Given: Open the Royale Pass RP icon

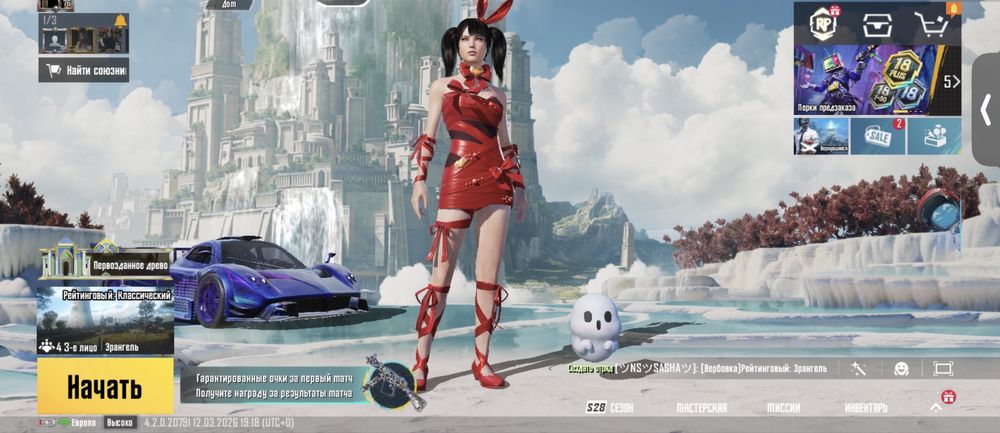Looking at the screenshot, I should [x=823, y=23].
